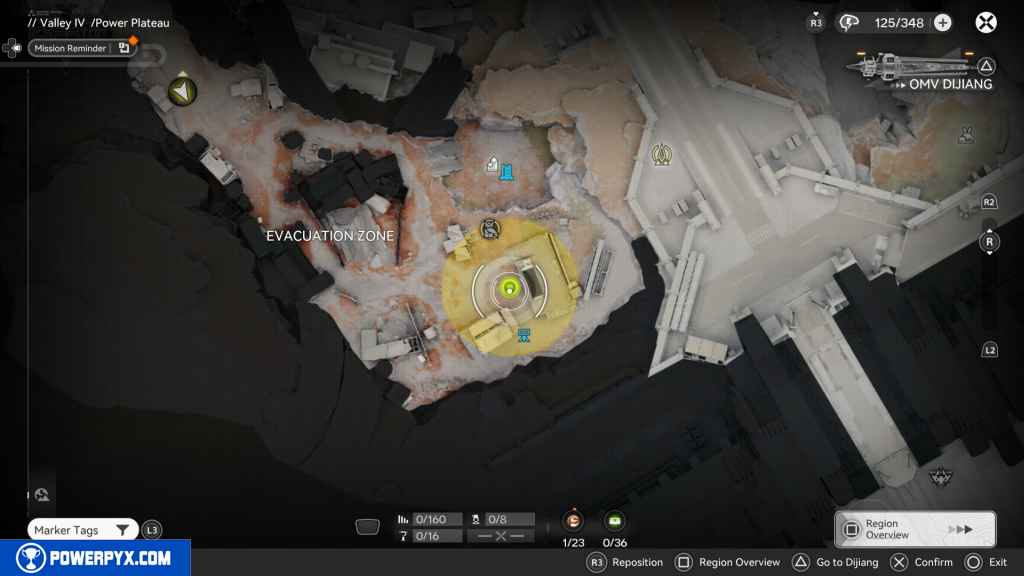Close the map with the X button
1024x576 pixels.
pyautogui.click(x=986, y=22)
